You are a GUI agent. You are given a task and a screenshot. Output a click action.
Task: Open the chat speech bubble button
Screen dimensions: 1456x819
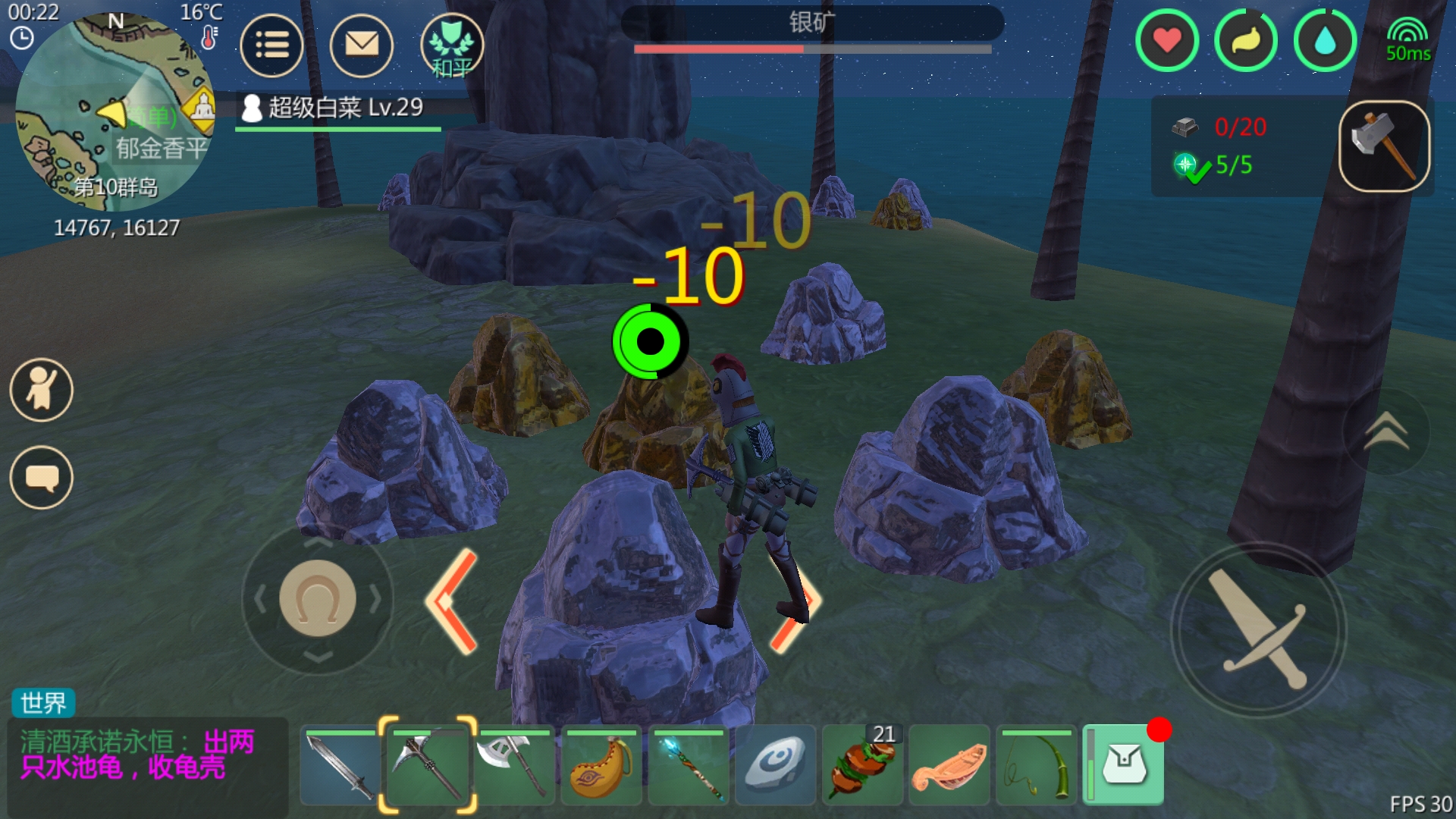[x=42, y=478]
